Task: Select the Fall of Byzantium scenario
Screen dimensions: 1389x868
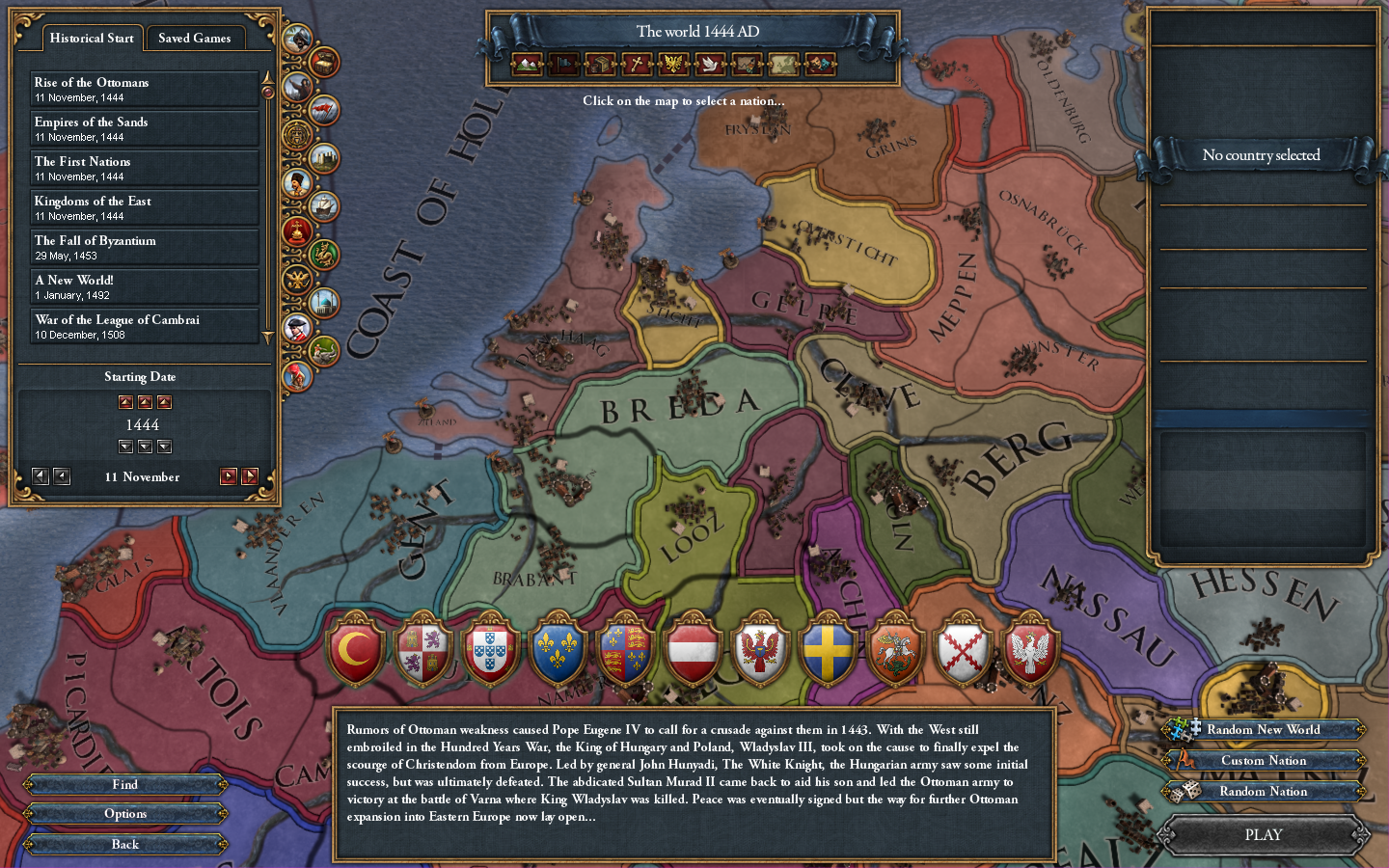Action: [x=144, y=247]
